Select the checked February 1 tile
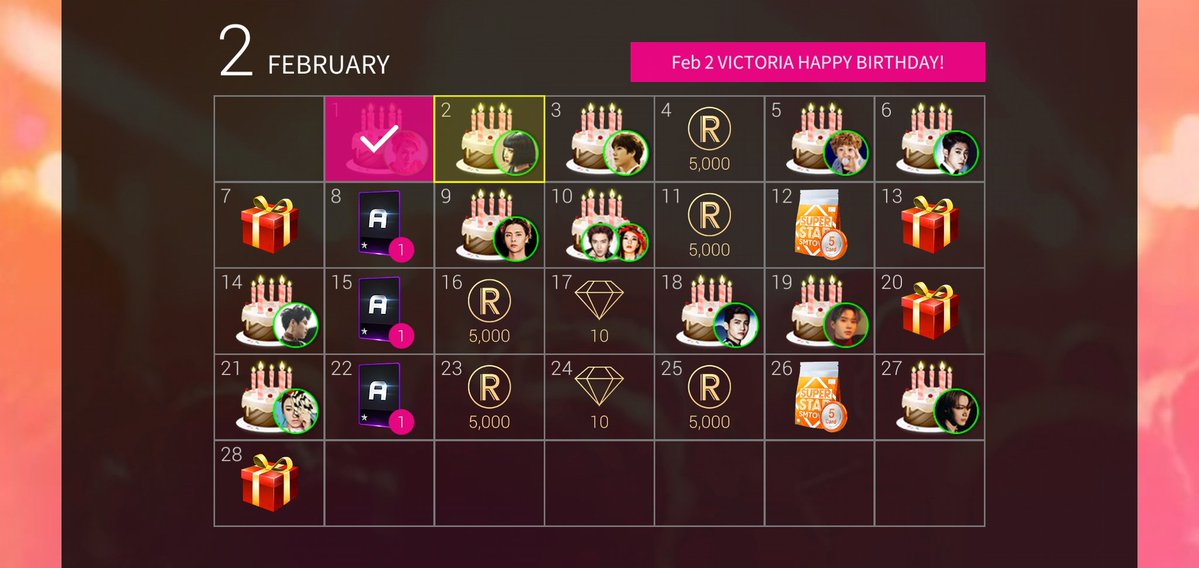 point(379,140)
